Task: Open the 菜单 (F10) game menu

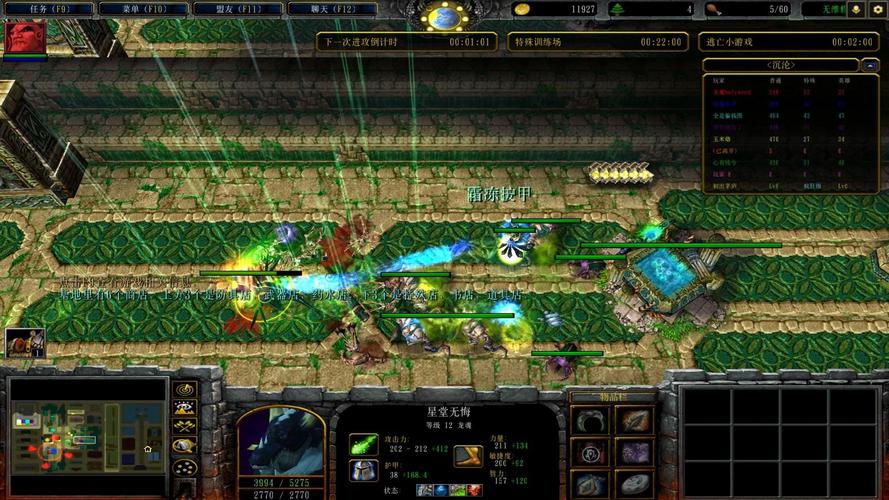Action: pos(142,9)
